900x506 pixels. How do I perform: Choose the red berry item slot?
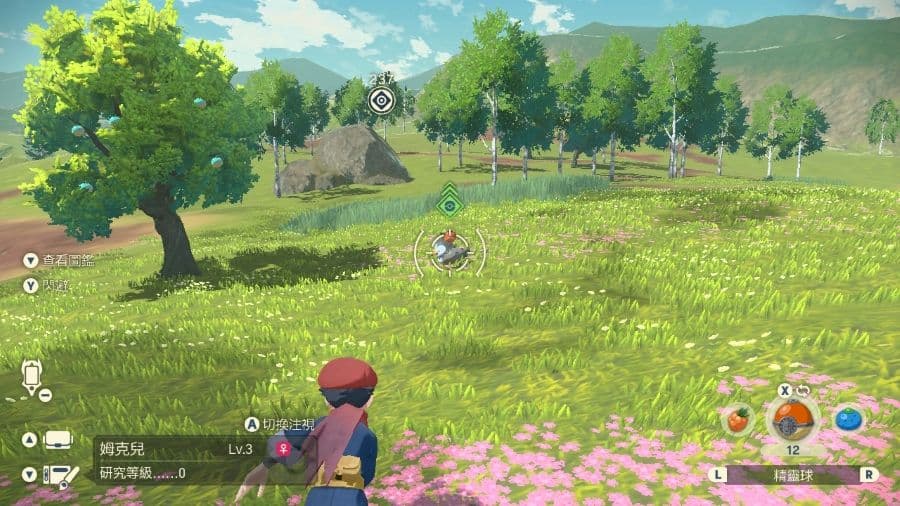coord(737,420)
